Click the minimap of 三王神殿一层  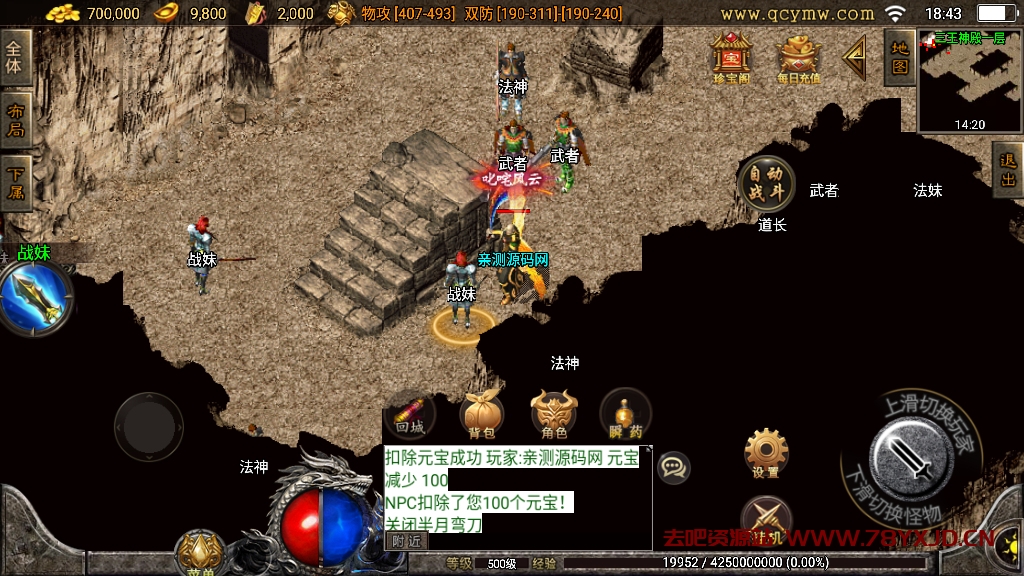(968, 80)
